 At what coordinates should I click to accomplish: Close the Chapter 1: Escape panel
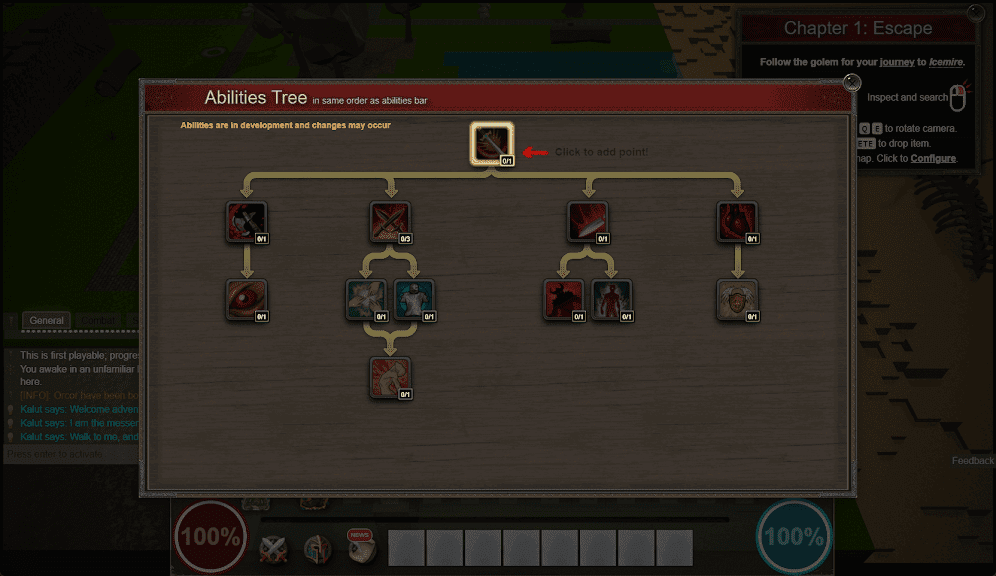click(976, 13)
